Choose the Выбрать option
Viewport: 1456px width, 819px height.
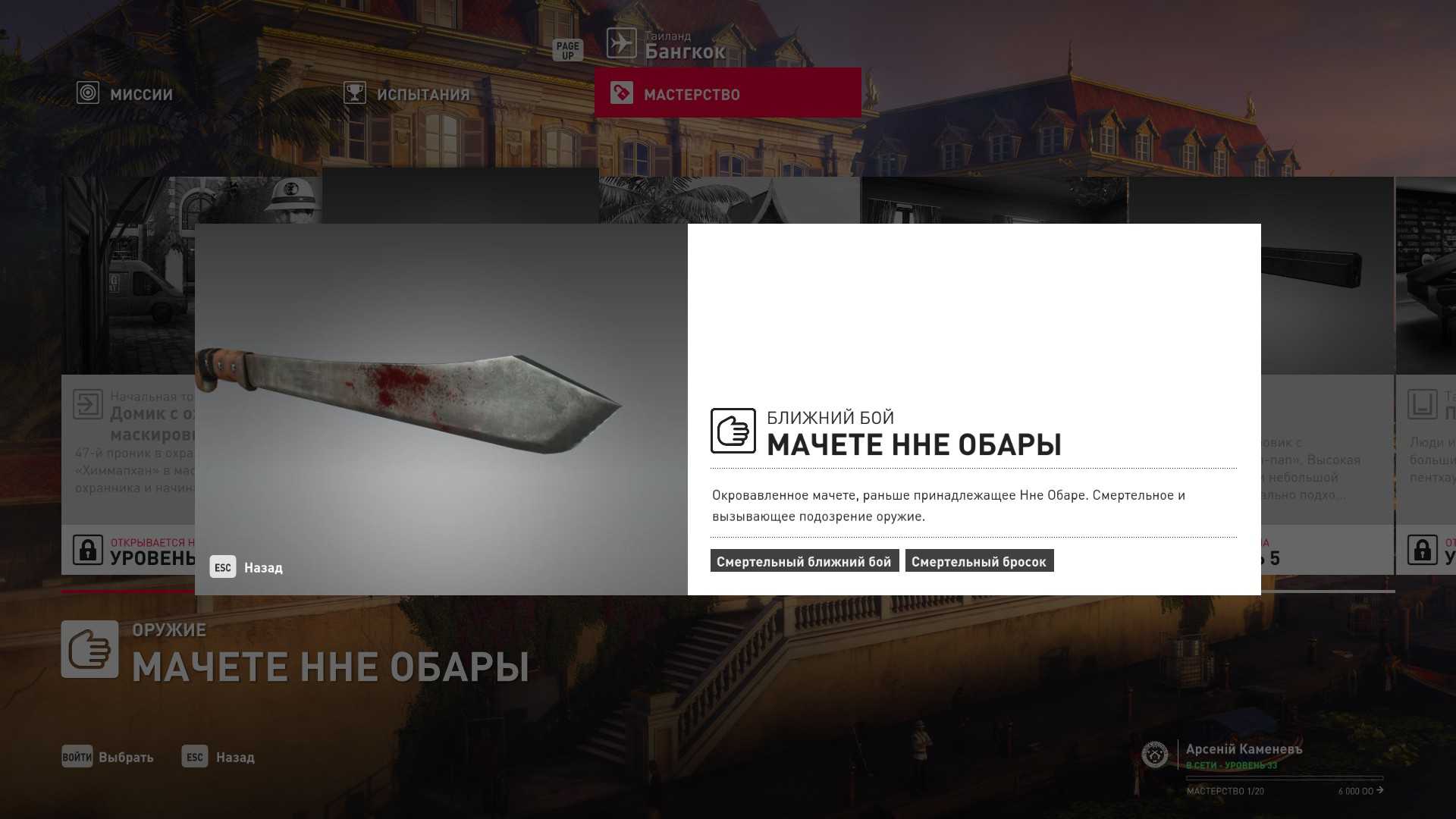[108, 757]
